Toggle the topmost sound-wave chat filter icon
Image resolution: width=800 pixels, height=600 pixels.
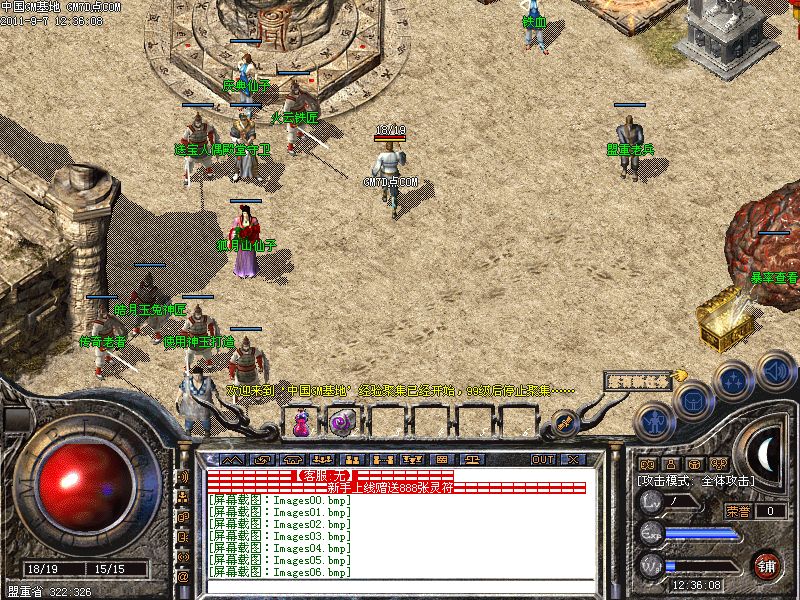coord(183,476)
